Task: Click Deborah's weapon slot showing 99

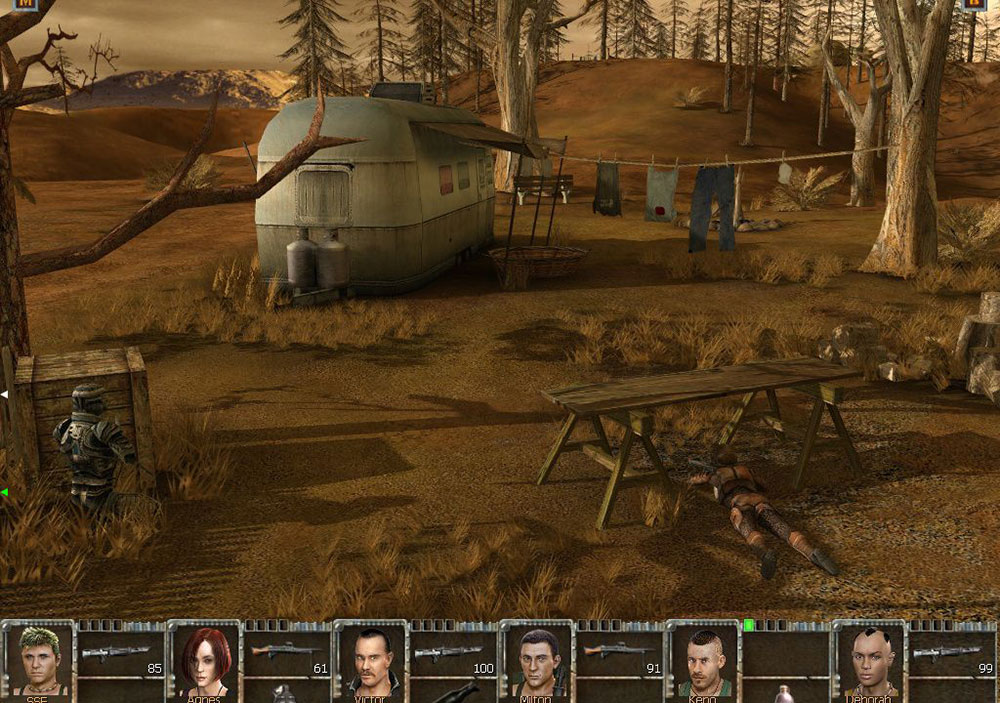Action: 951,655
